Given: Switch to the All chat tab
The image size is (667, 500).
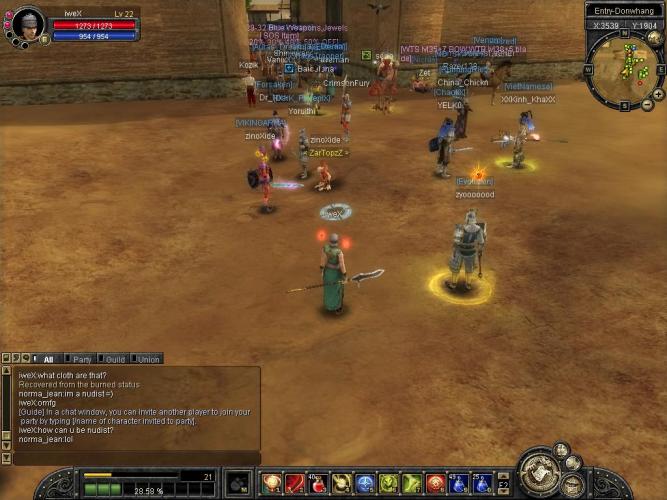Looking at the screenshot, I should click(48, 359).
